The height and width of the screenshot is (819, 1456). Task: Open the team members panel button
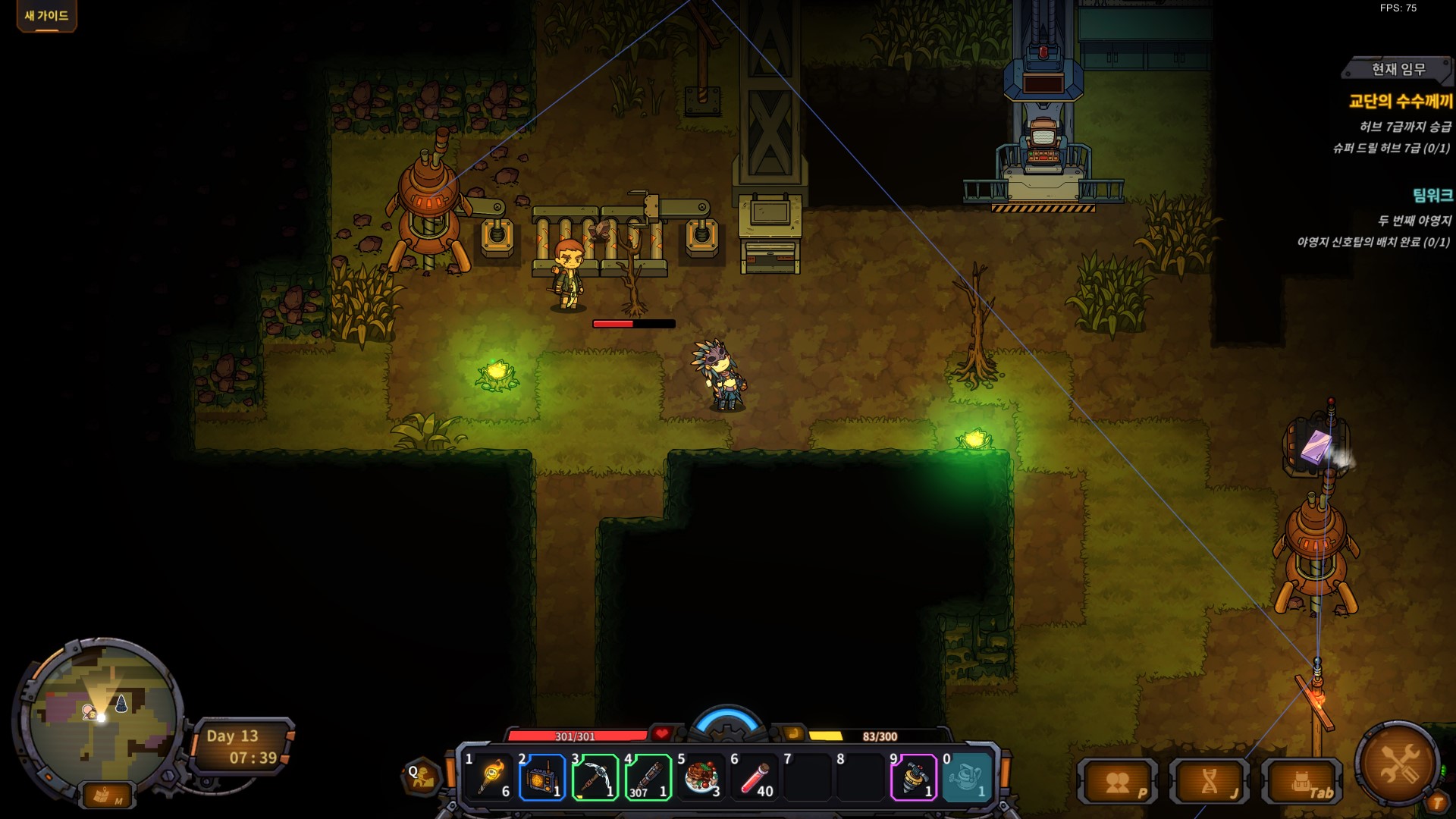(x=1119, y=783)
